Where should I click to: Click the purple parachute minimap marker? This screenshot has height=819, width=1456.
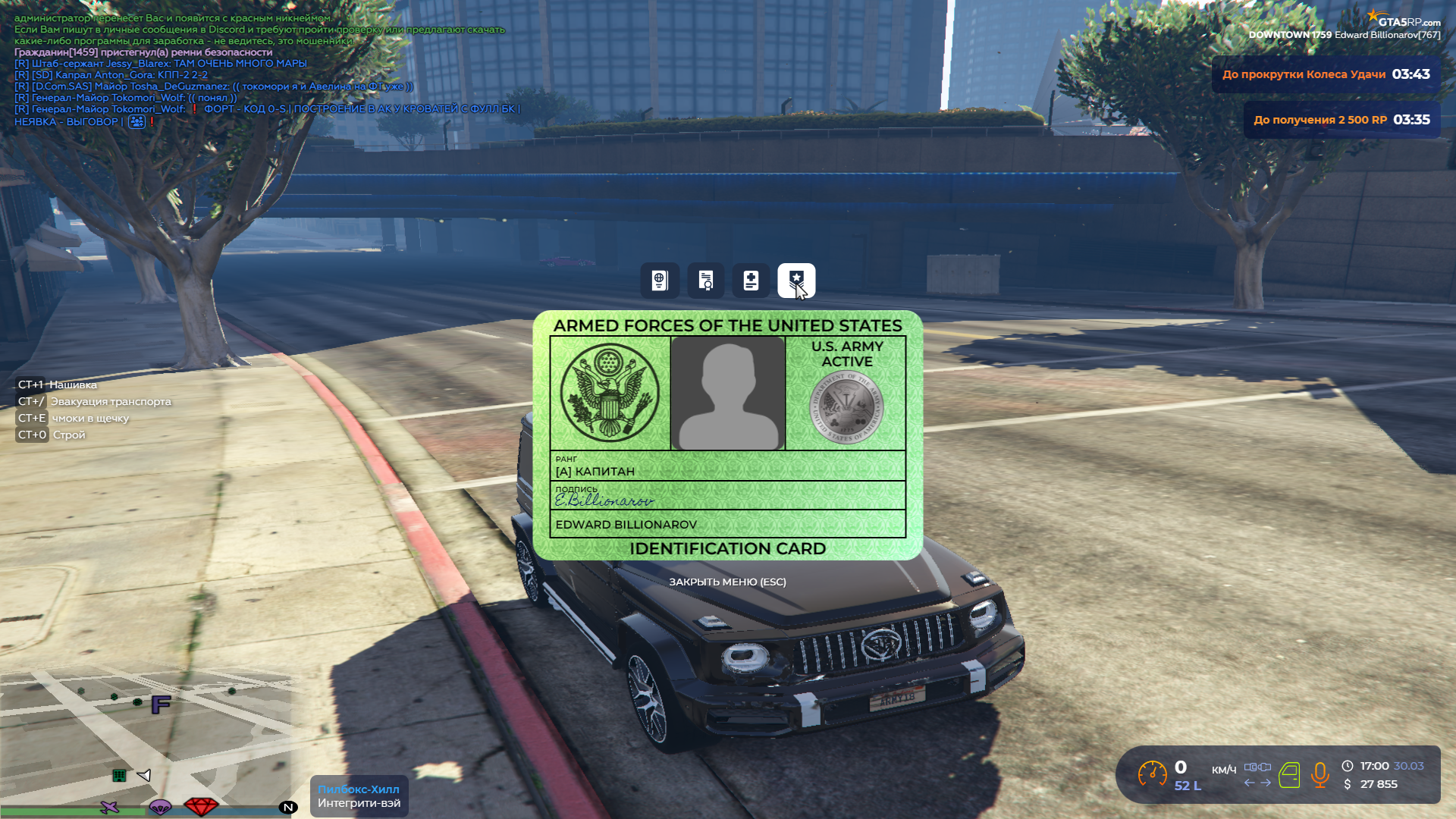(160, 806)
